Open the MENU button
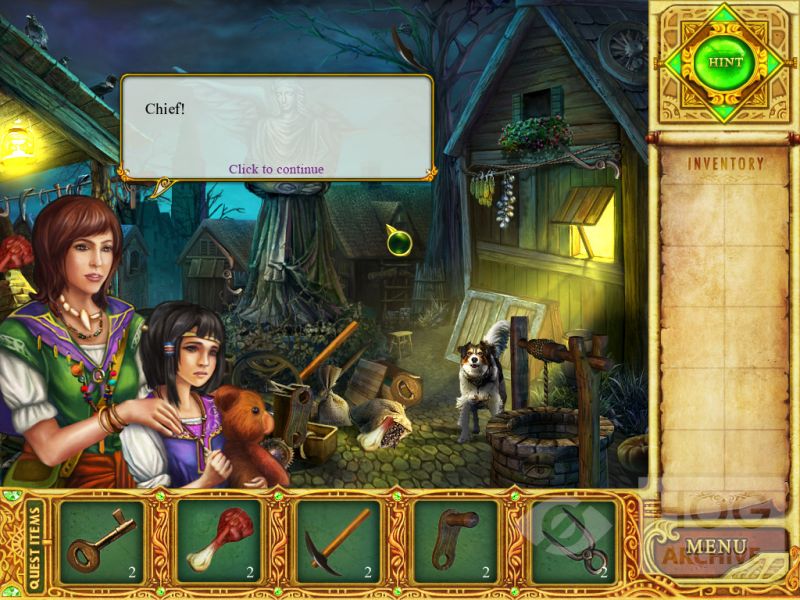This screenshot has width=800, height=600. 716,547
